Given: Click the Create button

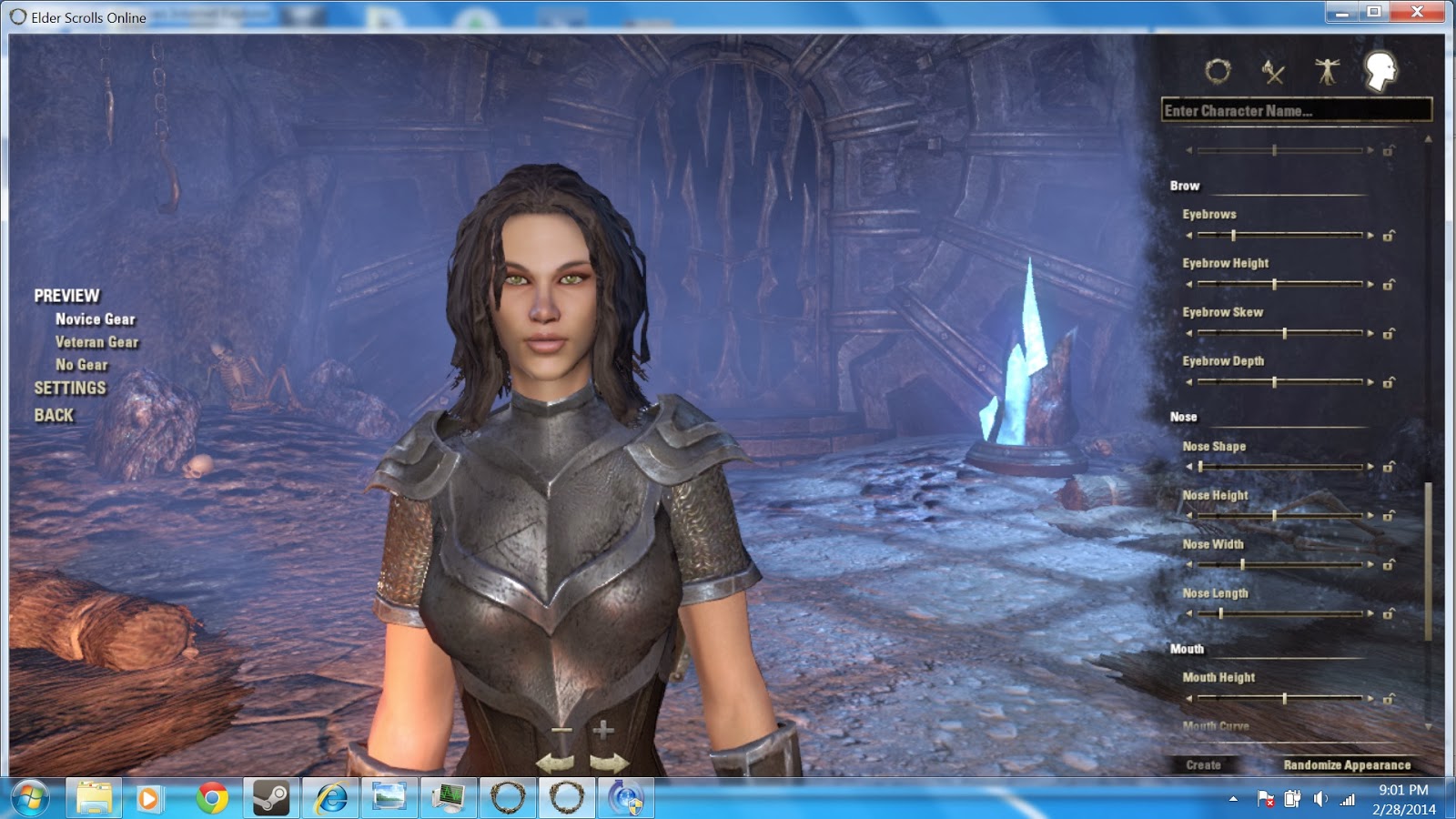Looking at the screenshot, I should click(x=1204, y=765).
